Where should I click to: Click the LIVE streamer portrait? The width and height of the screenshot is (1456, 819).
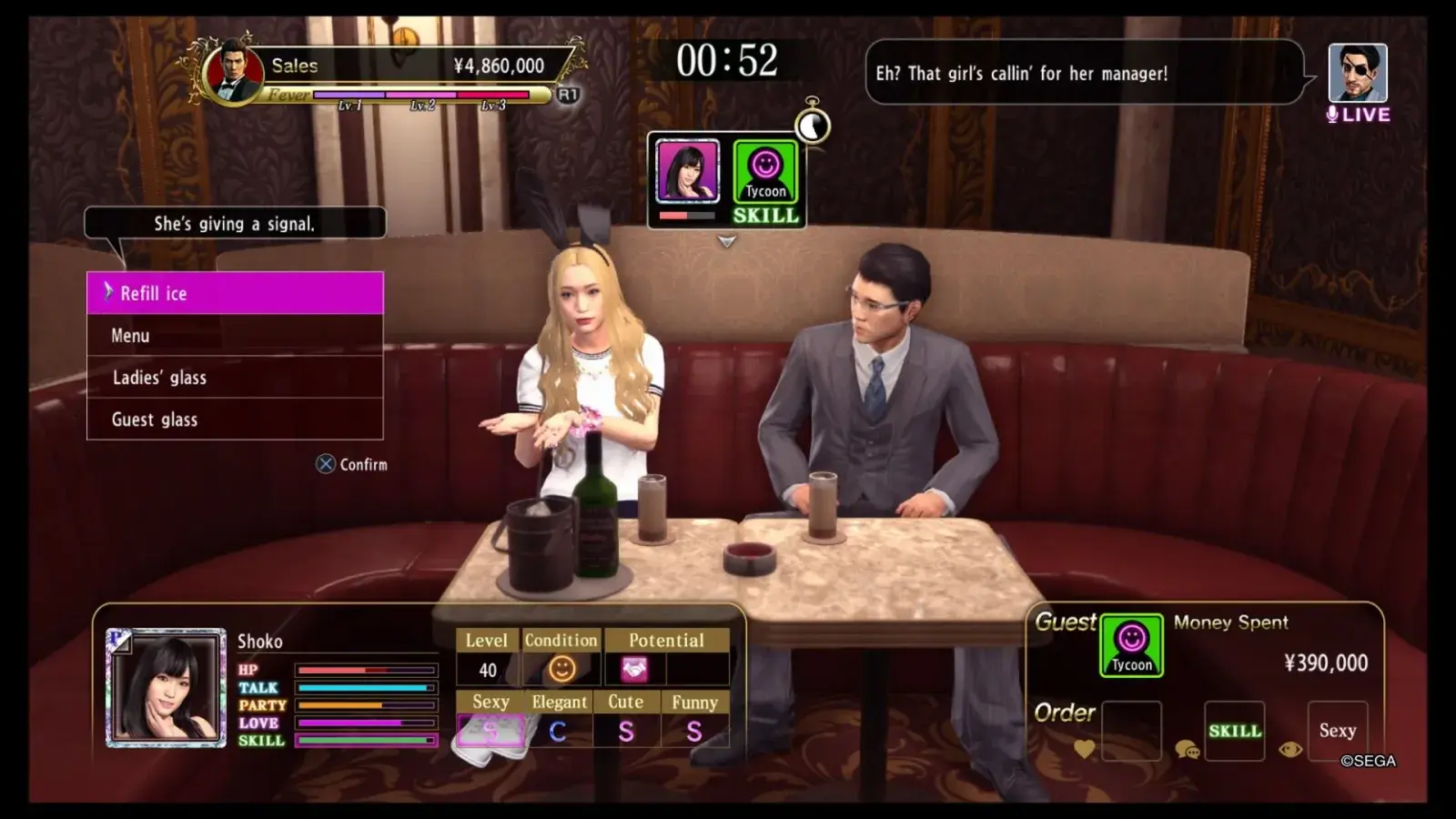point(1357,73)
